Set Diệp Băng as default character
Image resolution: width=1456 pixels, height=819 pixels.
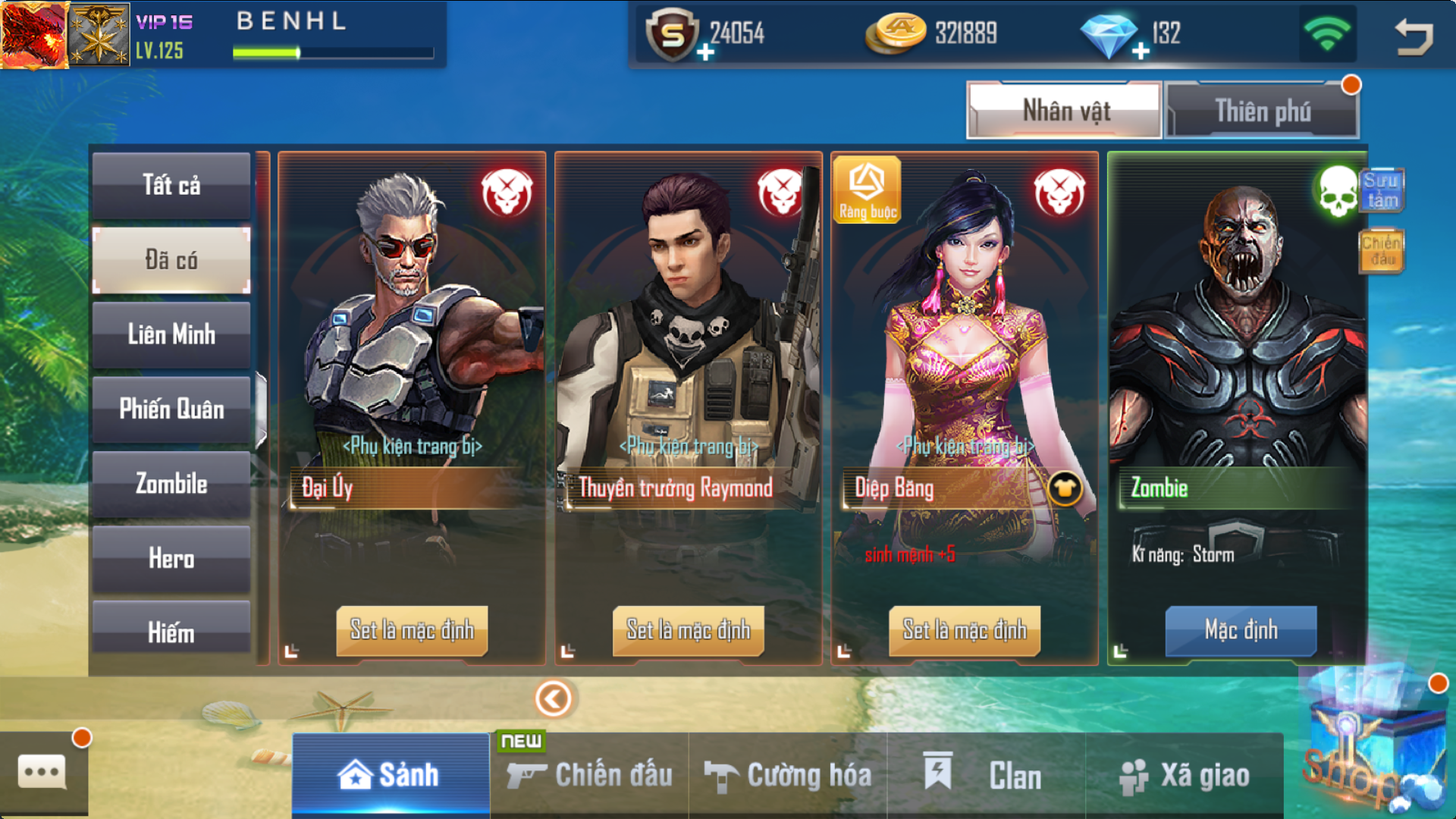964,630
